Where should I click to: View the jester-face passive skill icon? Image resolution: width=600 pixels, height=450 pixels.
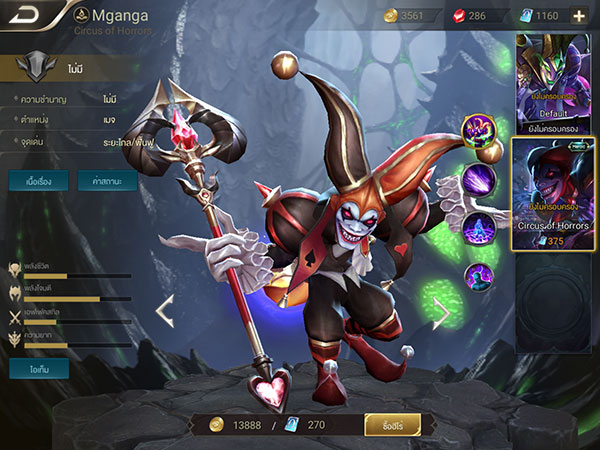click(477, 131)
